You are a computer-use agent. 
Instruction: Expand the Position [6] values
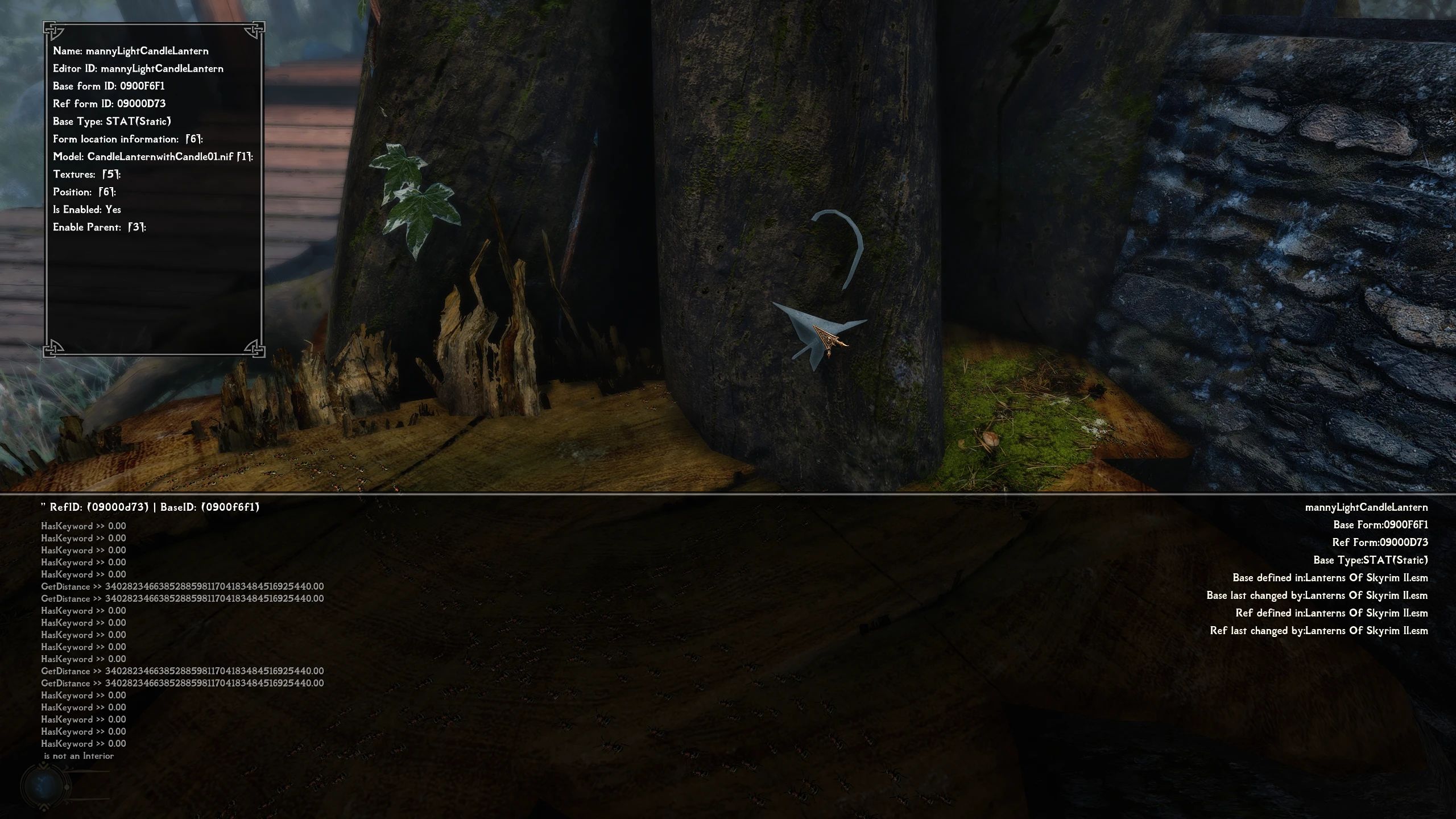coord(83,192)
